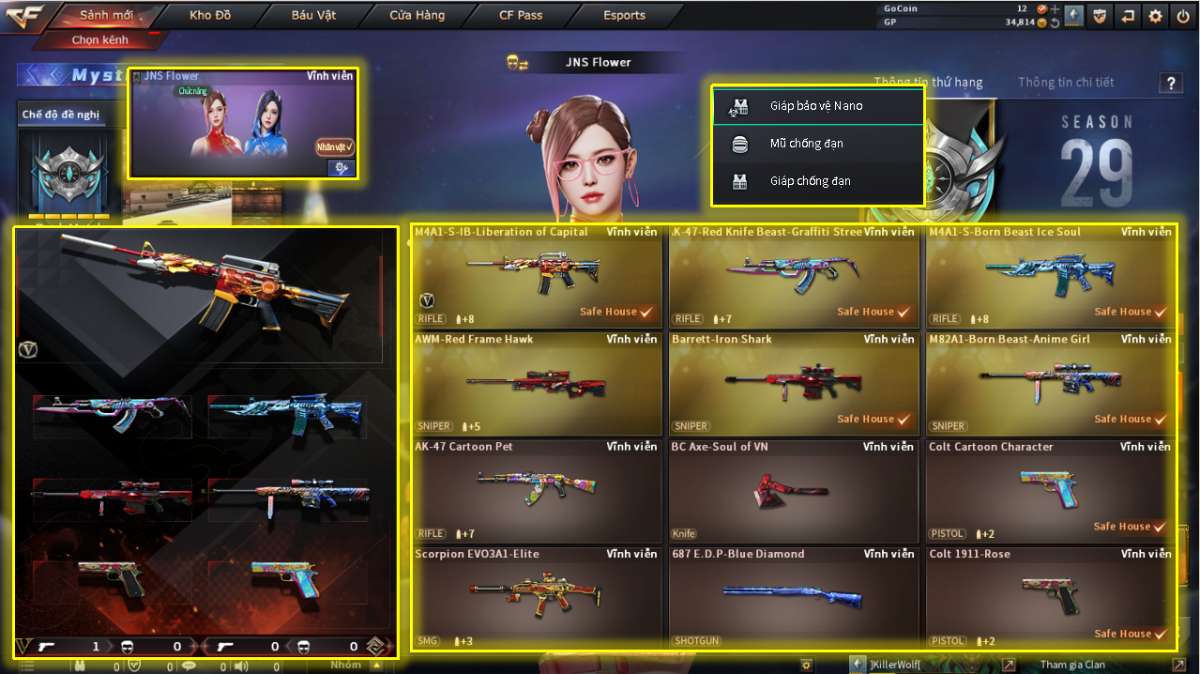Choose the AWM-Red Frame Hawk sniper
The height and width of the screenshot is (674, 1200).
[x=537, y=384]
